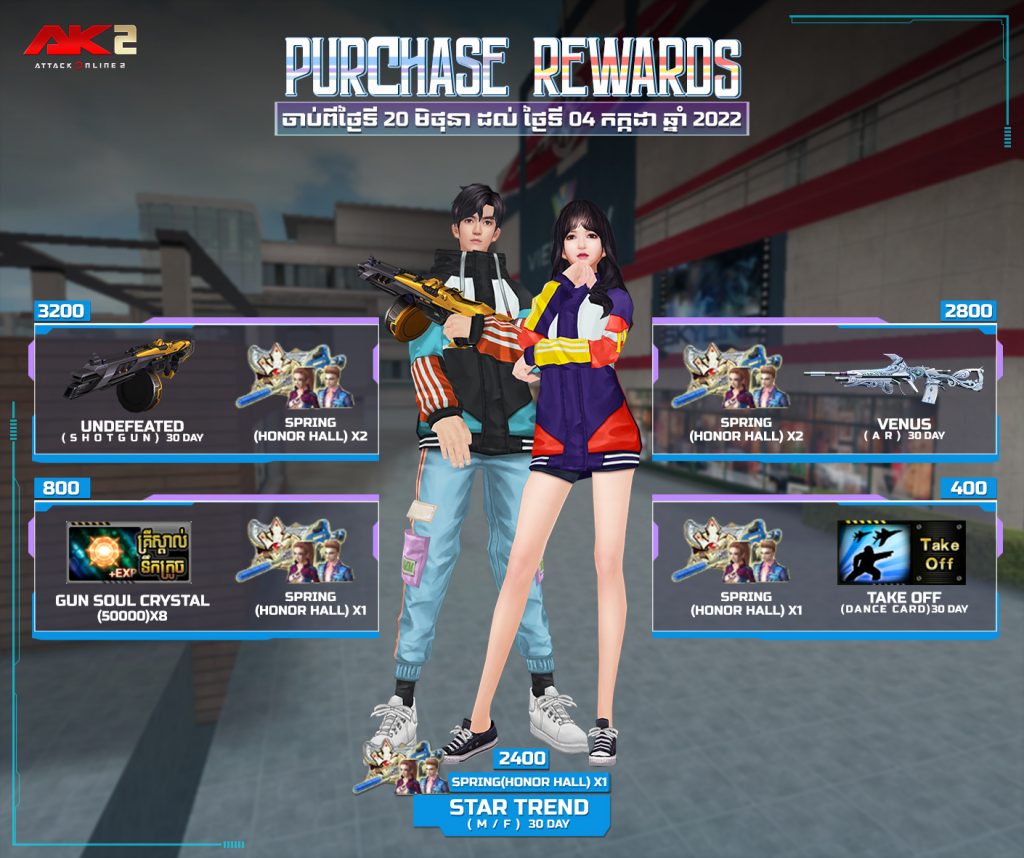The image size is (1024, 858).
Task: Choose the 800 purchase tier label
Action: pos(61,488)
